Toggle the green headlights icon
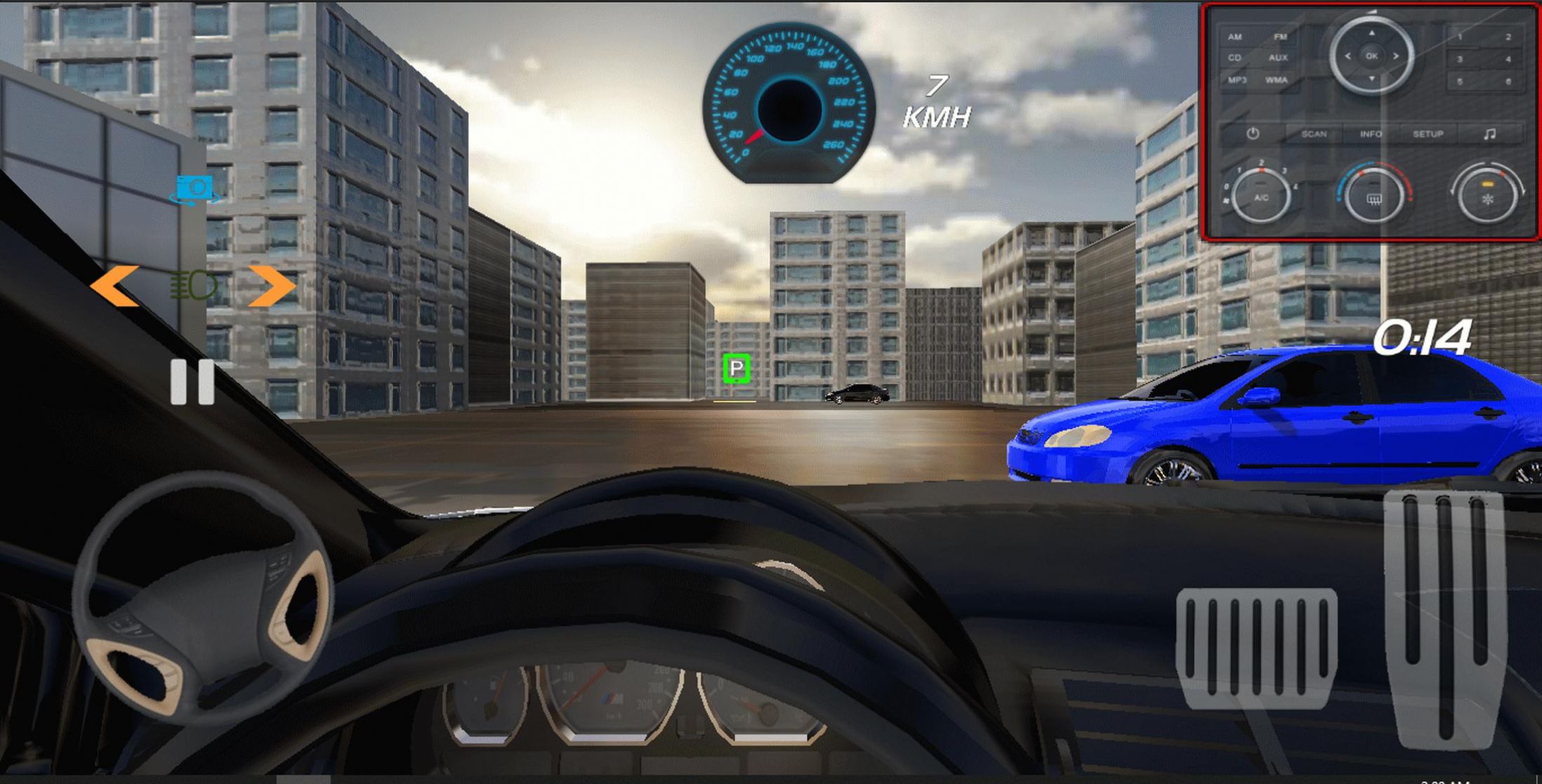Image resolution: width=1542 pixels, height=784 pixels. [194, 286]
